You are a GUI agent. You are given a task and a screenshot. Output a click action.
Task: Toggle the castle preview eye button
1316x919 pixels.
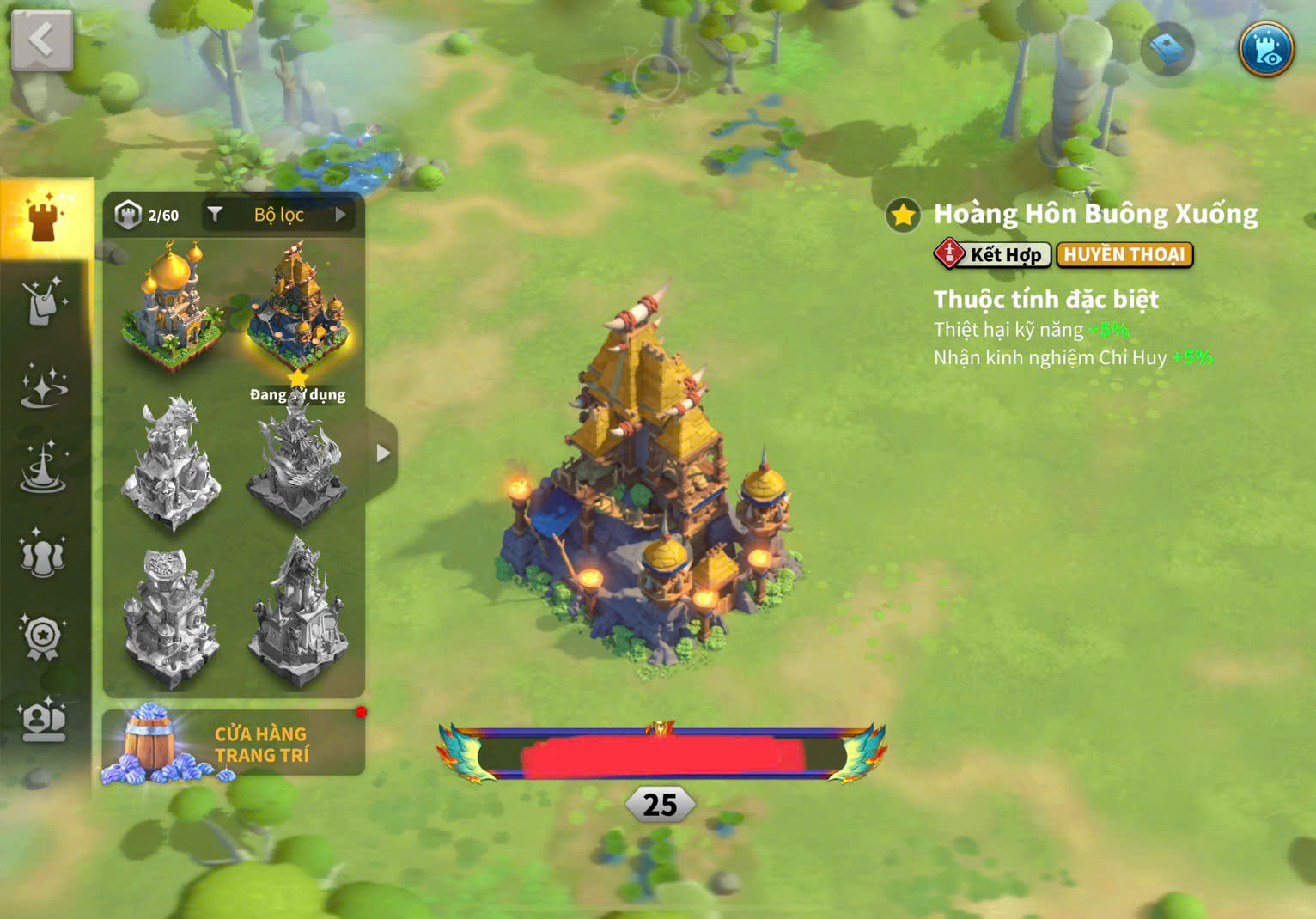click(x=1266, y=48)
